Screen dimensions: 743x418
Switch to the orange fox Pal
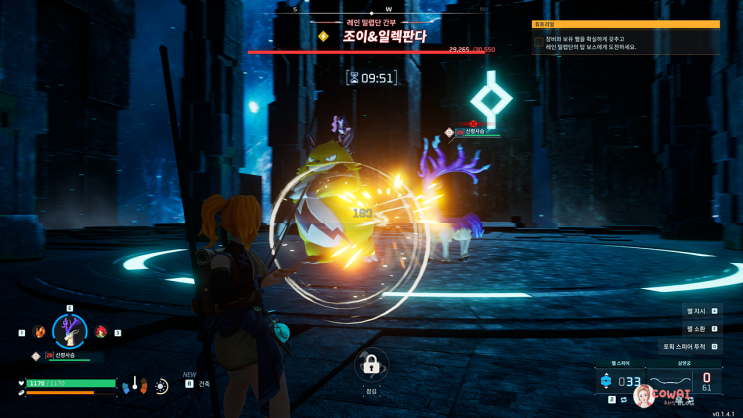39,331
